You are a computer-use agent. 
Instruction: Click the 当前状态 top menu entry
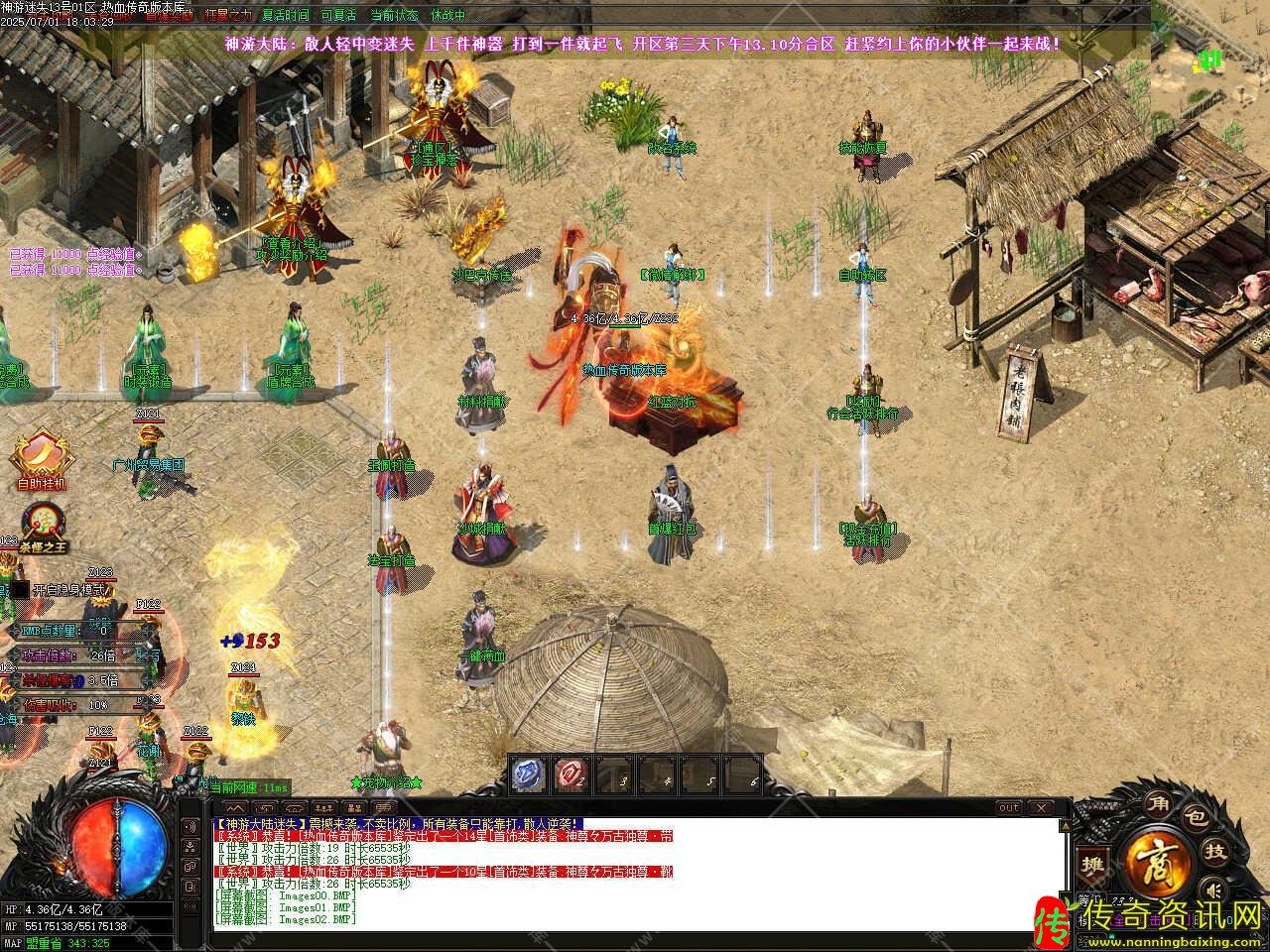coord(394,16)
